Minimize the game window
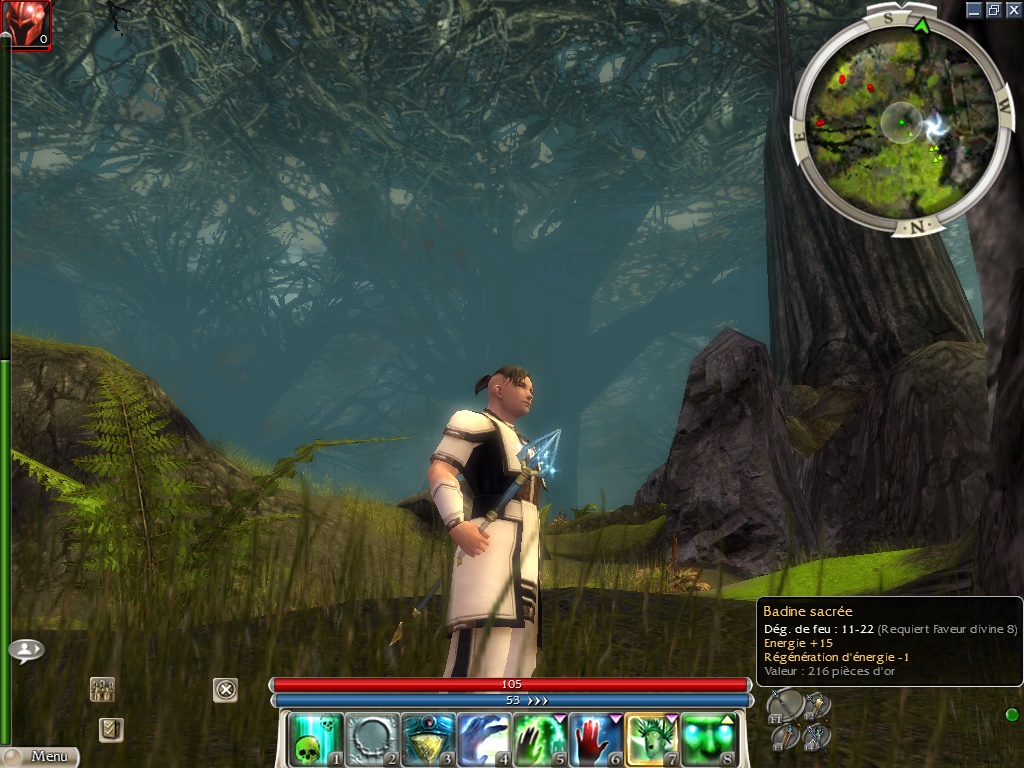This screenshot has height=768, width=1024. point(975,9)
